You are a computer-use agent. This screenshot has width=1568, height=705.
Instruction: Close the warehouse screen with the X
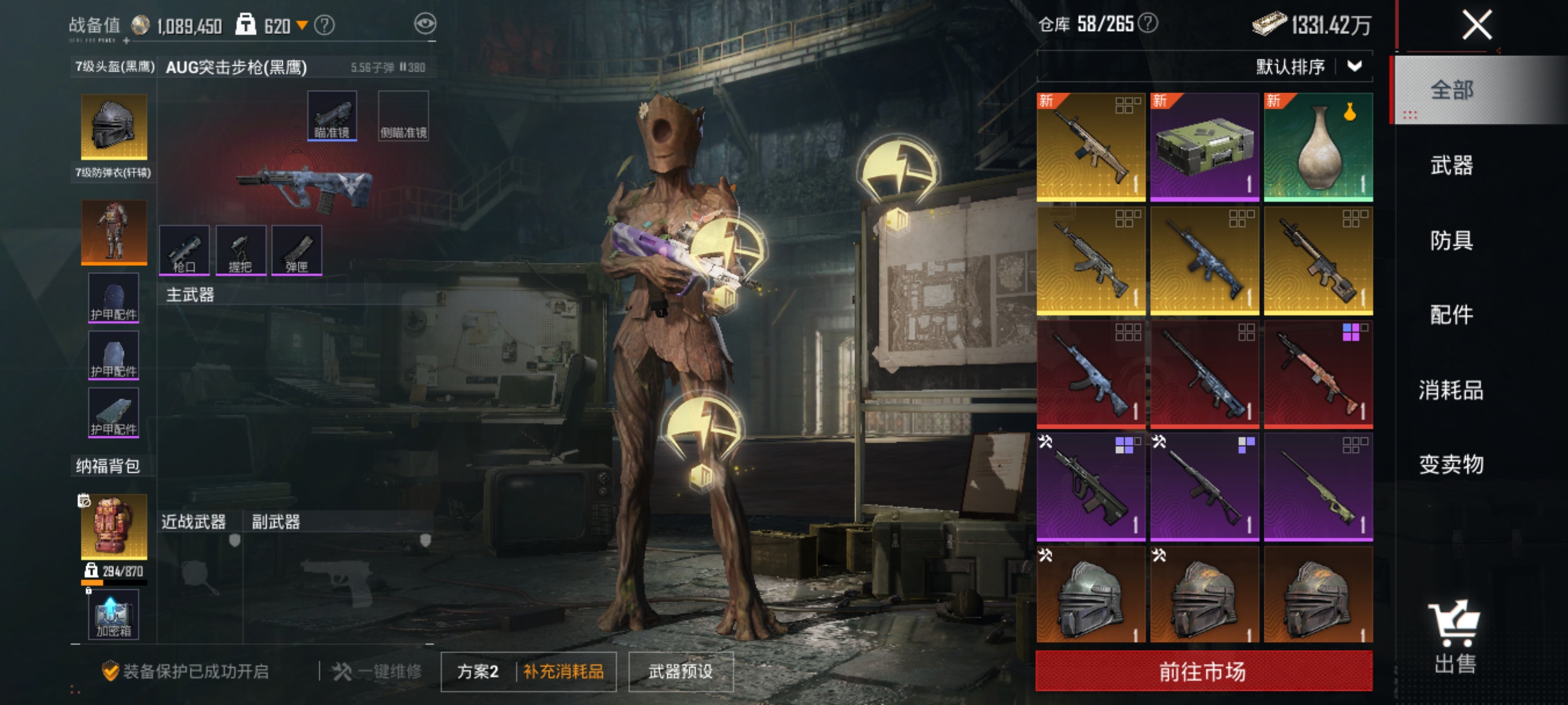[1476, 25]
